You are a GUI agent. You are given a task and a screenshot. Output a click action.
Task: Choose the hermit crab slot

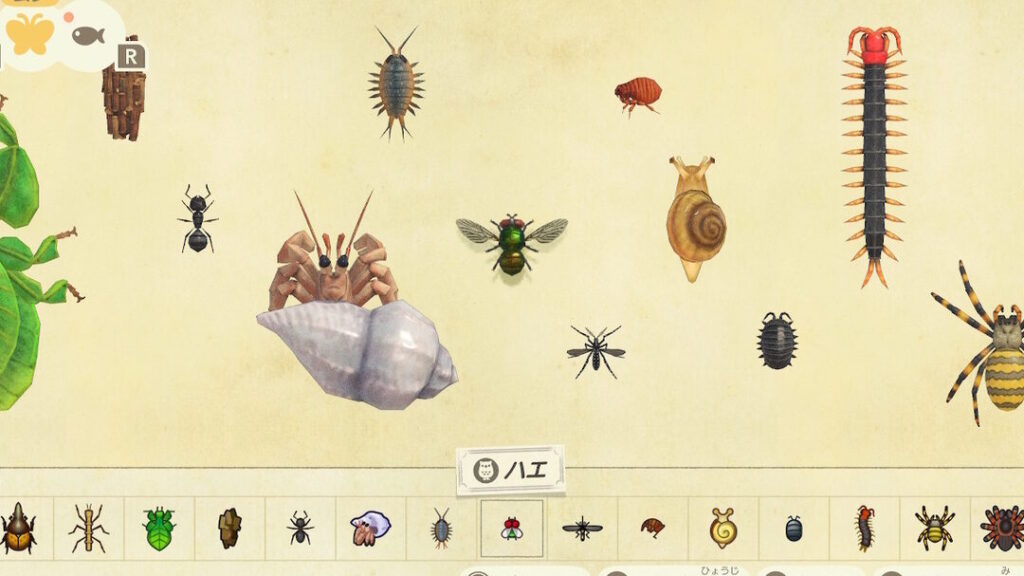(x=370, y=528)
